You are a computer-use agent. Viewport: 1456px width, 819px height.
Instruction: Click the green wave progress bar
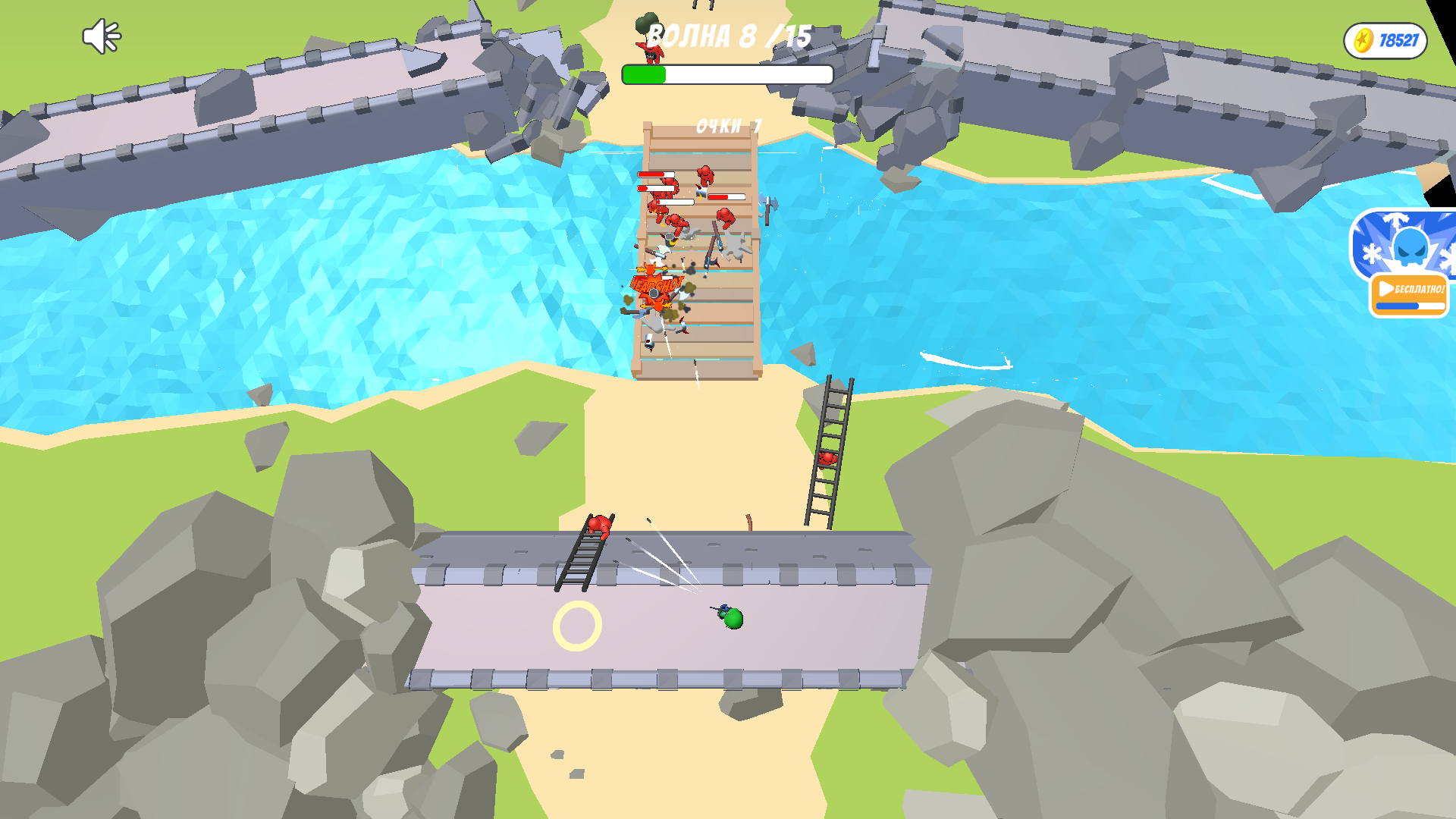(x=643, y=74)
